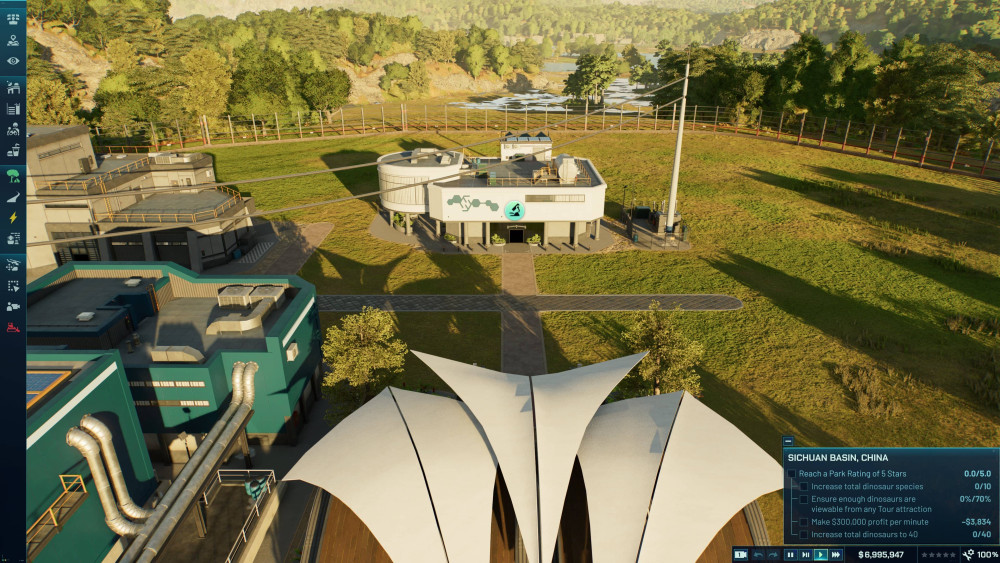
Task: Open the lightning bolt power menu
Action: click(13, 217)
